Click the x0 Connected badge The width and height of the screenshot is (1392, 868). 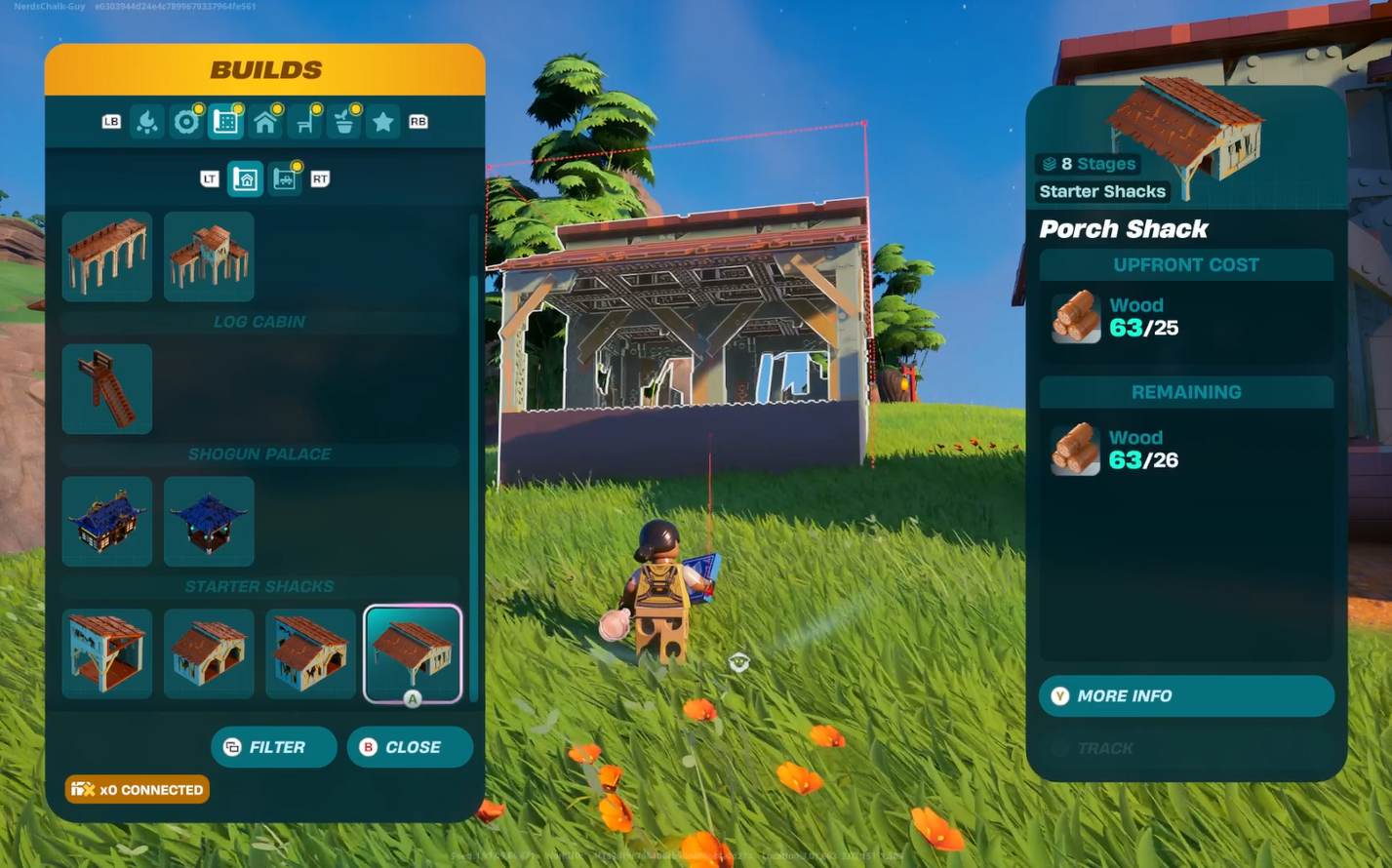(138, 790)
